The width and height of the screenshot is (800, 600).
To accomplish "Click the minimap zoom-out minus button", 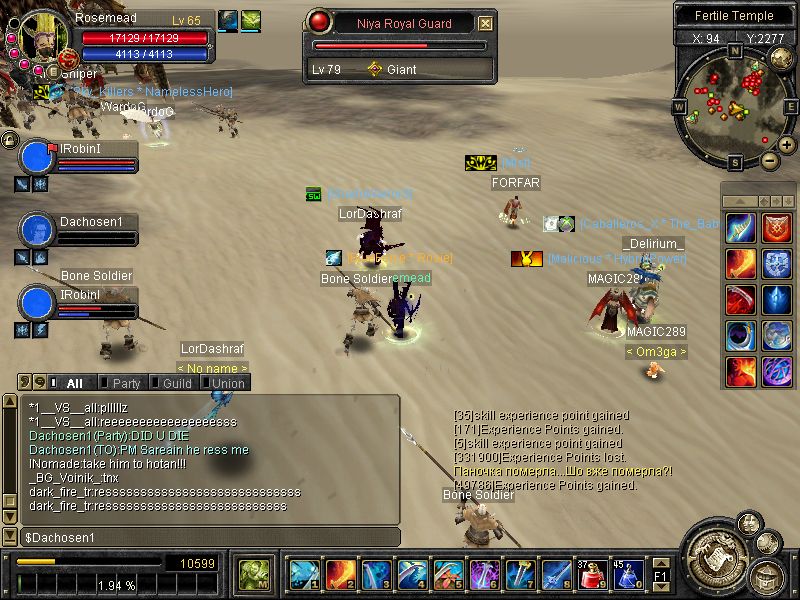I will (x=770, y=160).
